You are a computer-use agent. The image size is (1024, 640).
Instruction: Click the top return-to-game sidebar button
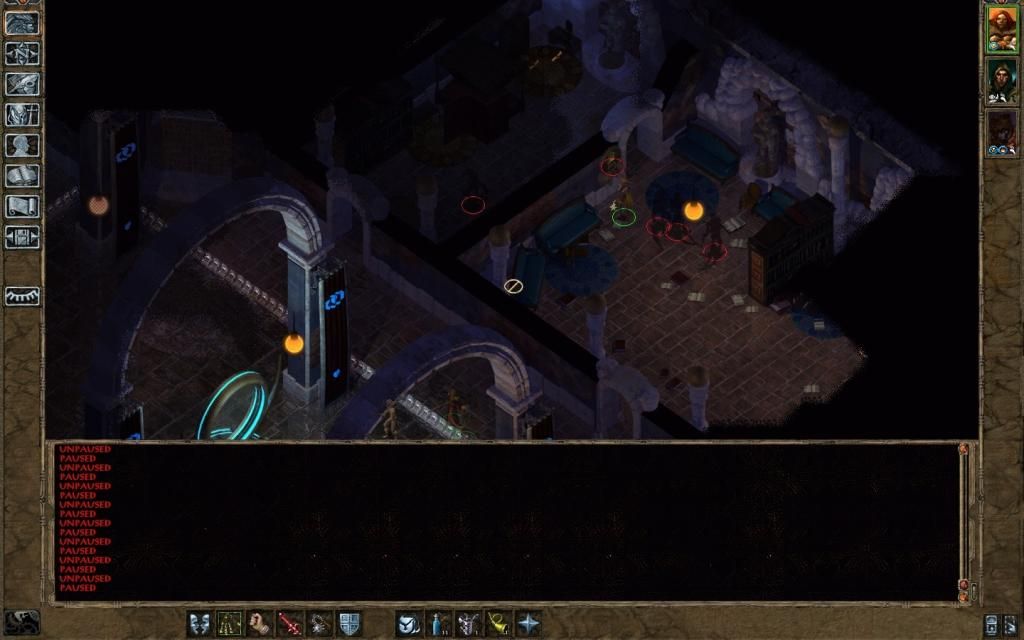[x=22, y=23]
